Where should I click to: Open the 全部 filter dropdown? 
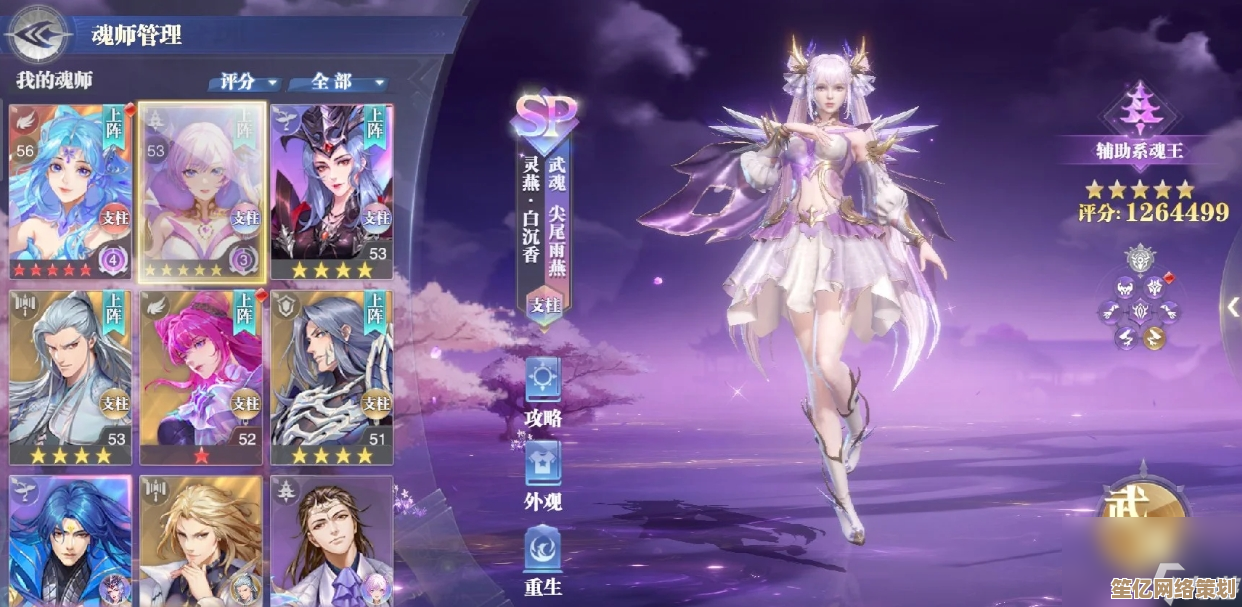click(x=338, y=82)
